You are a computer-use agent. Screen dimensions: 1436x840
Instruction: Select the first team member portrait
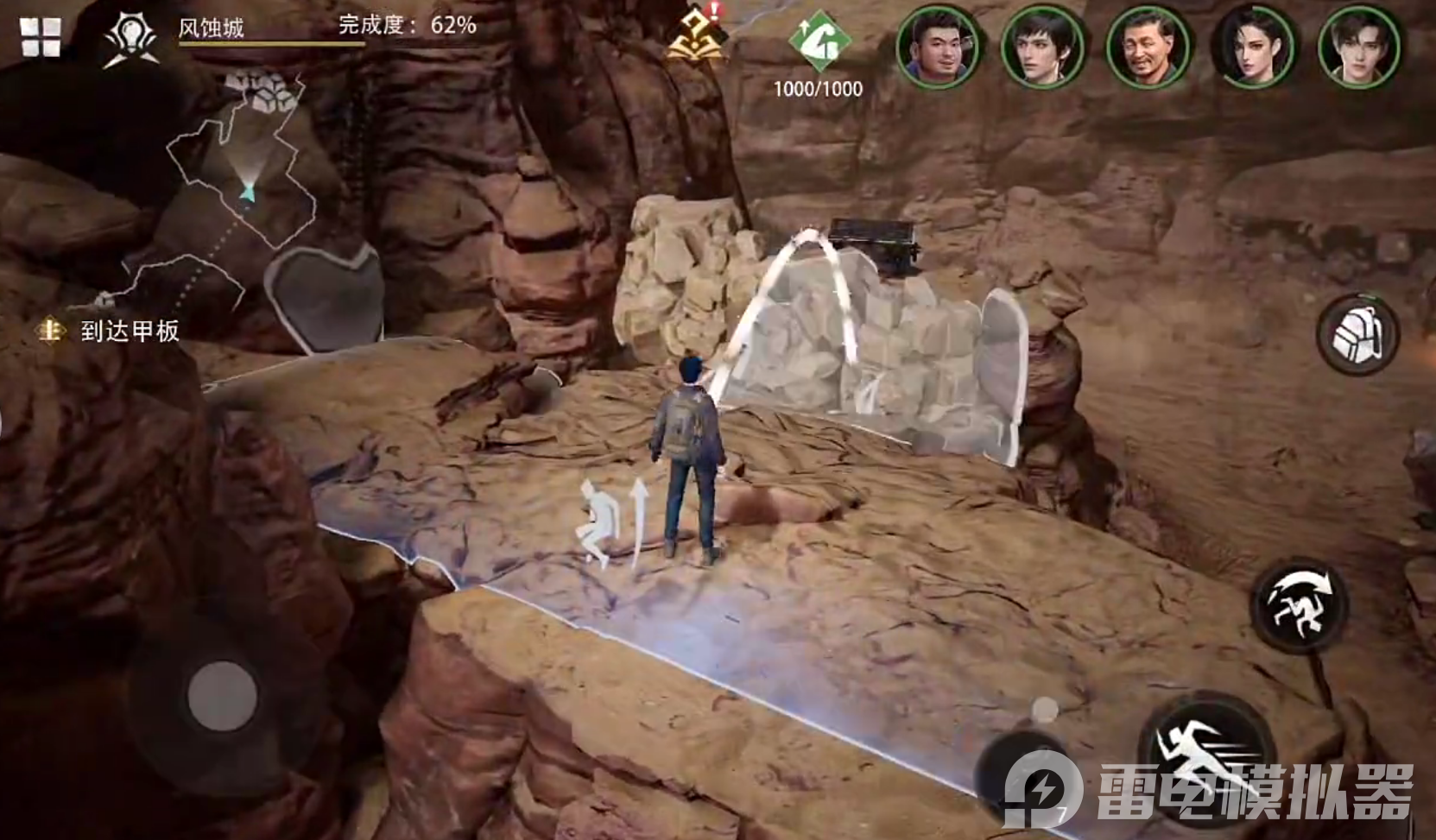click(938, 47)
